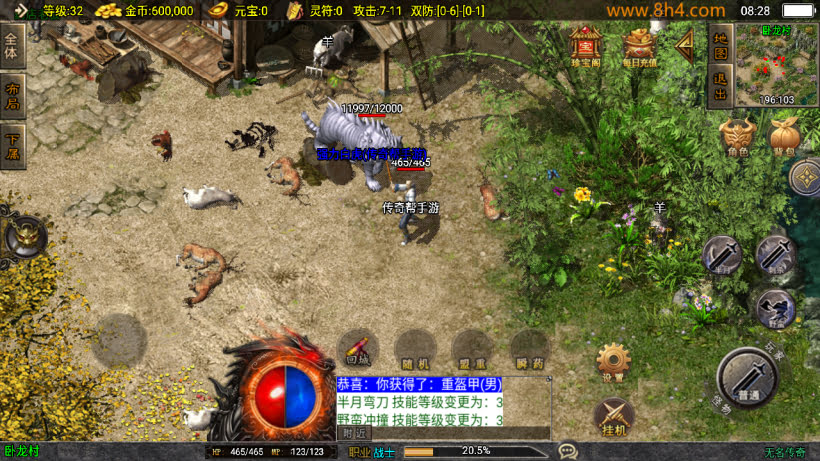Open the 地图 map button
This screenshot has height=461, width=820.
pyautogui.click(x=720, y=46)
